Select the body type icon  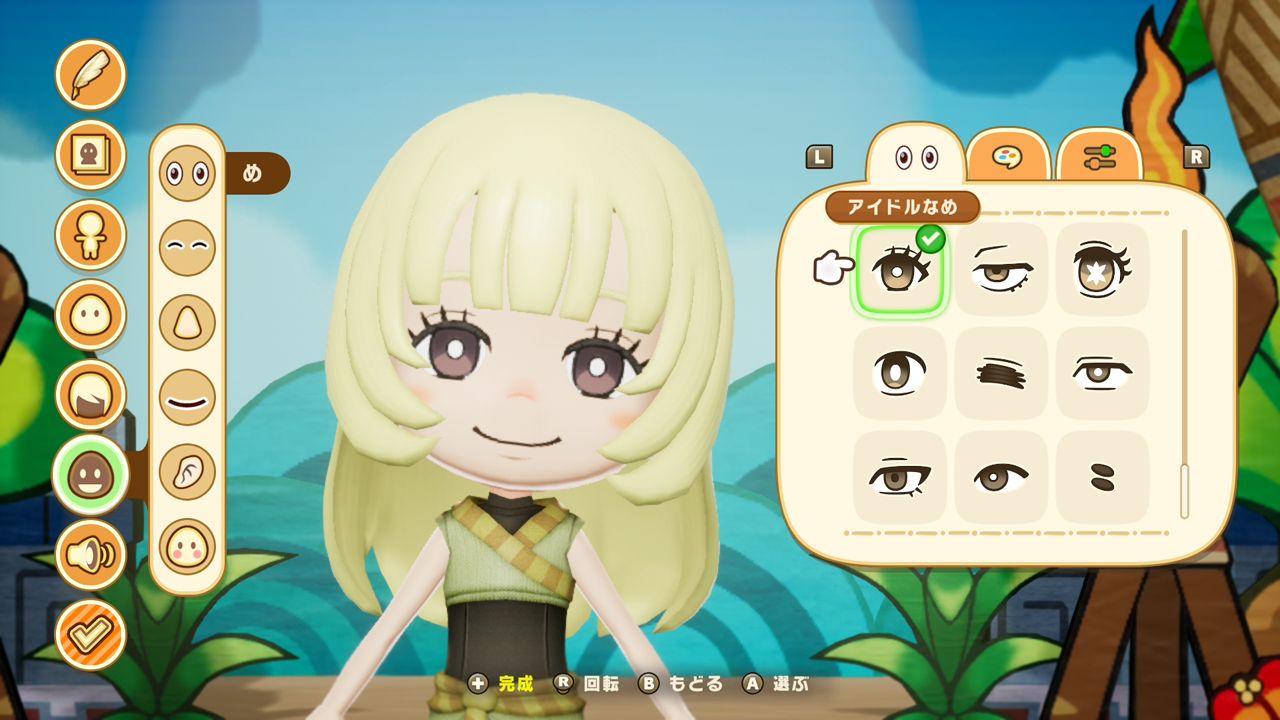click(x=90, y=235)
